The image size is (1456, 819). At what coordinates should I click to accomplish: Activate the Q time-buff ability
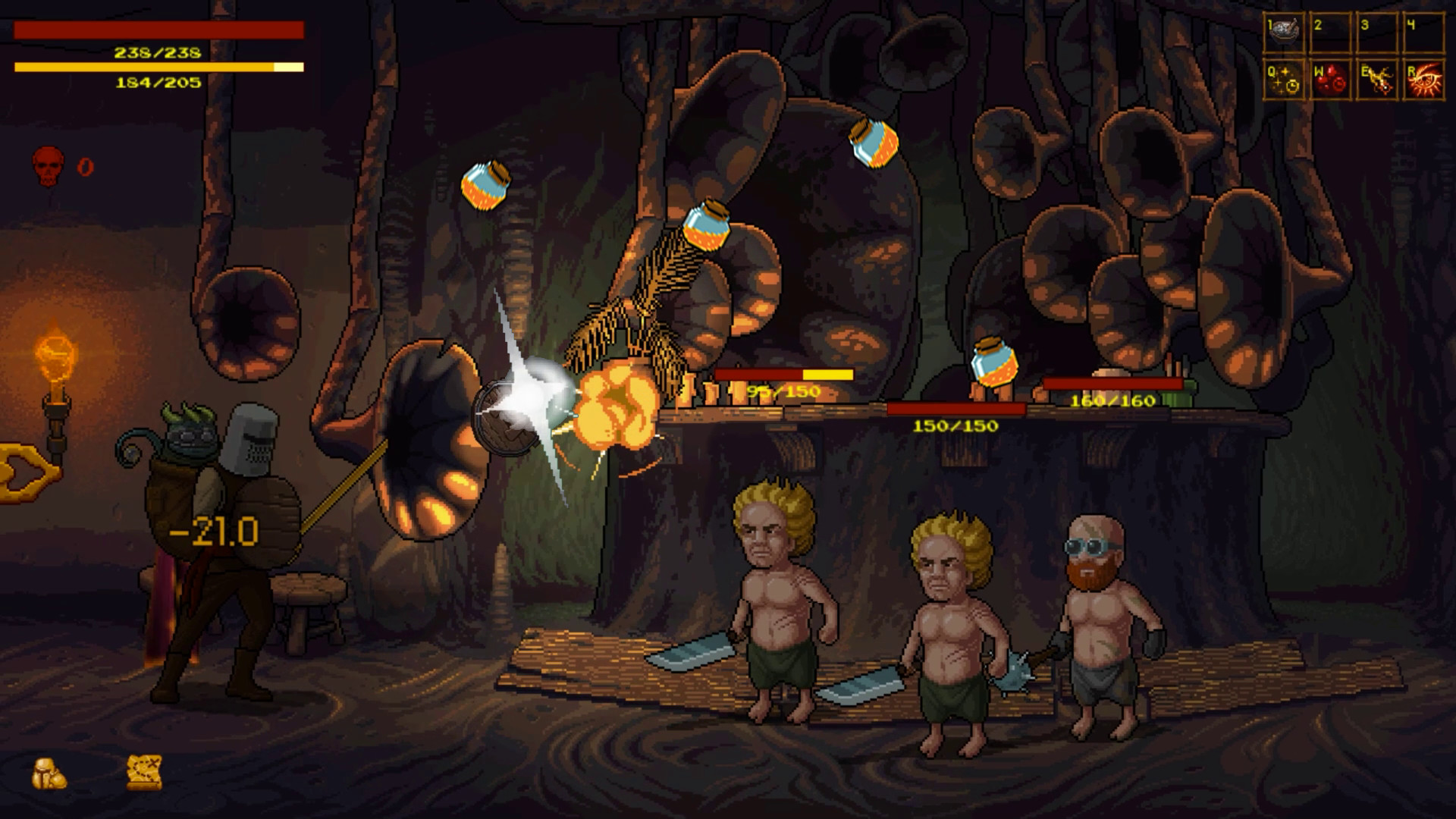(x=1282, y=78)
